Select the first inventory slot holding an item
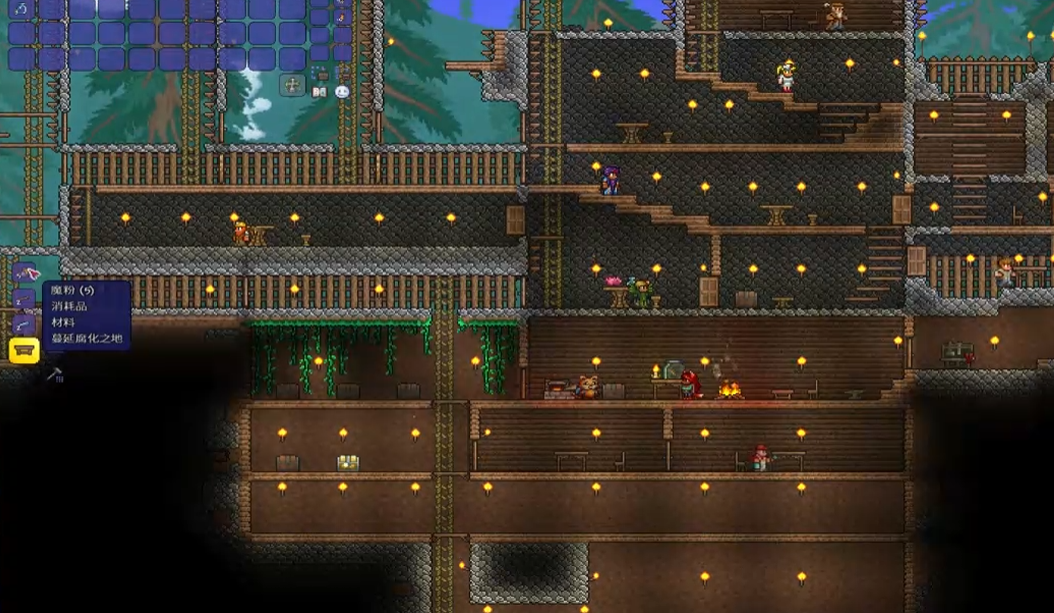Image resolution: width=1054 pixels, height=613 pixels. pos(22,9)
